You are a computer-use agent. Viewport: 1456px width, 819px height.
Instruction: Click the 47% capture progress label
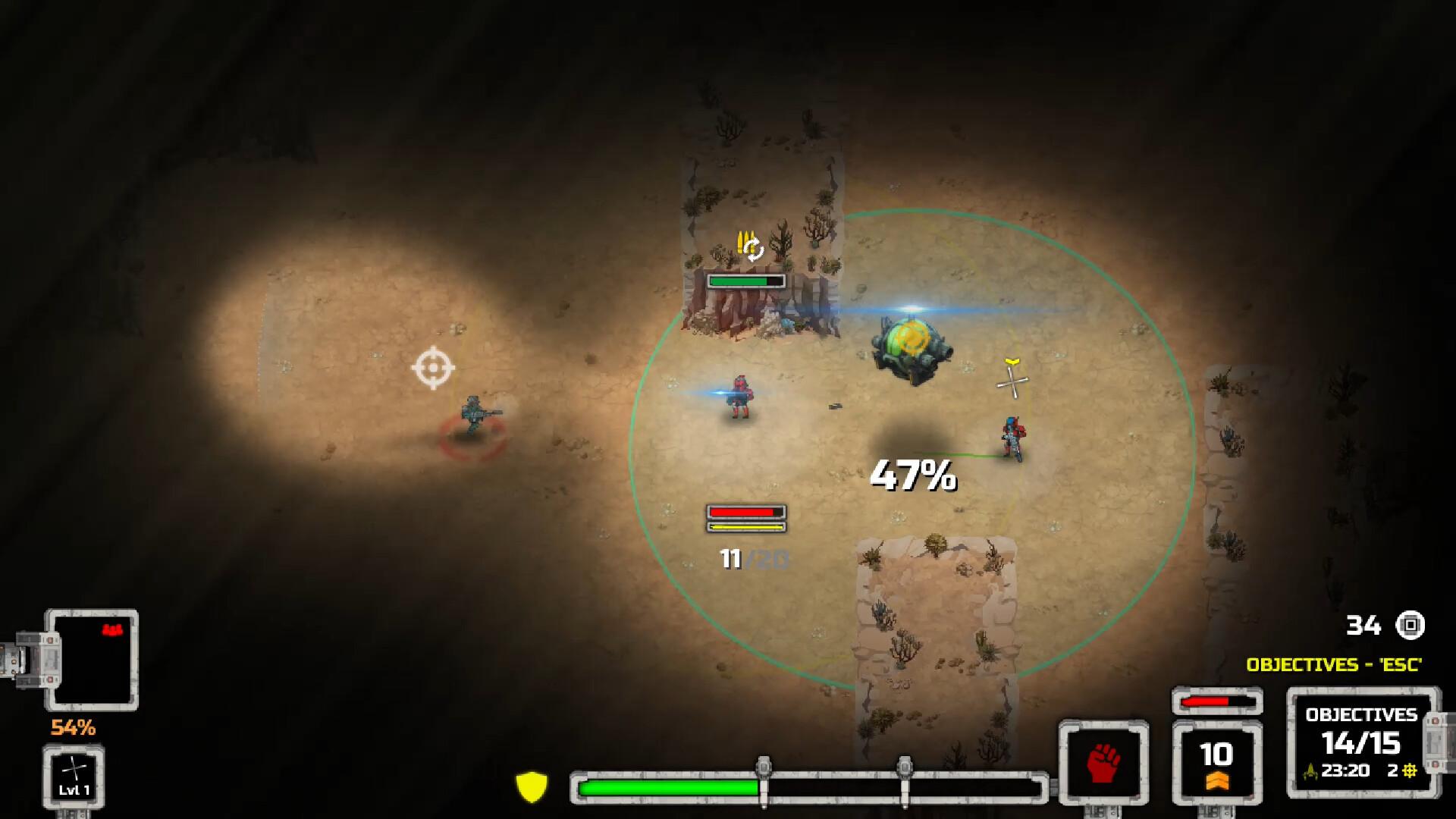tap(914, 474)
